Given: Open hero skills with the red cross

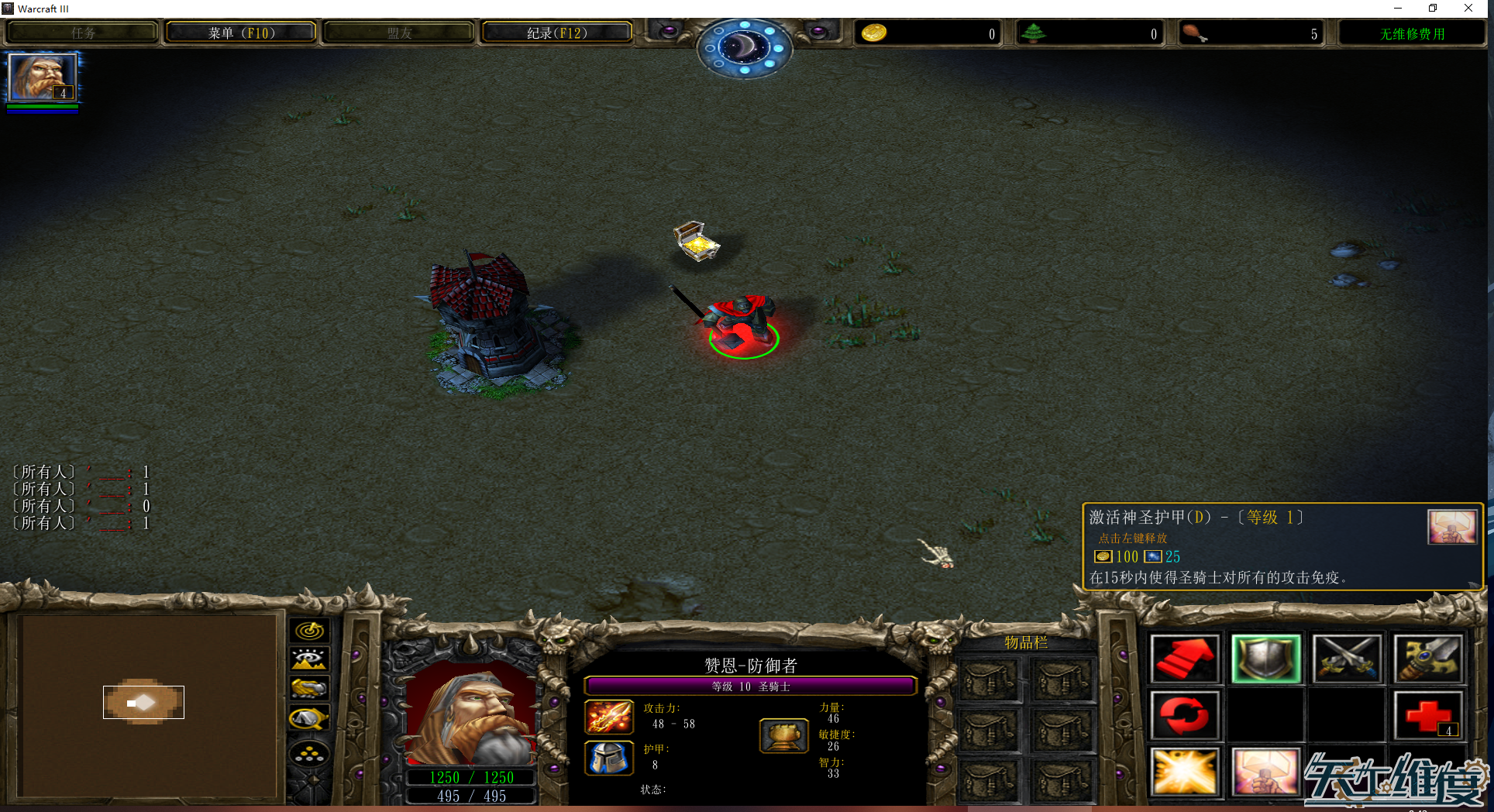Looking at the screenshot, I should [1428, 715].
